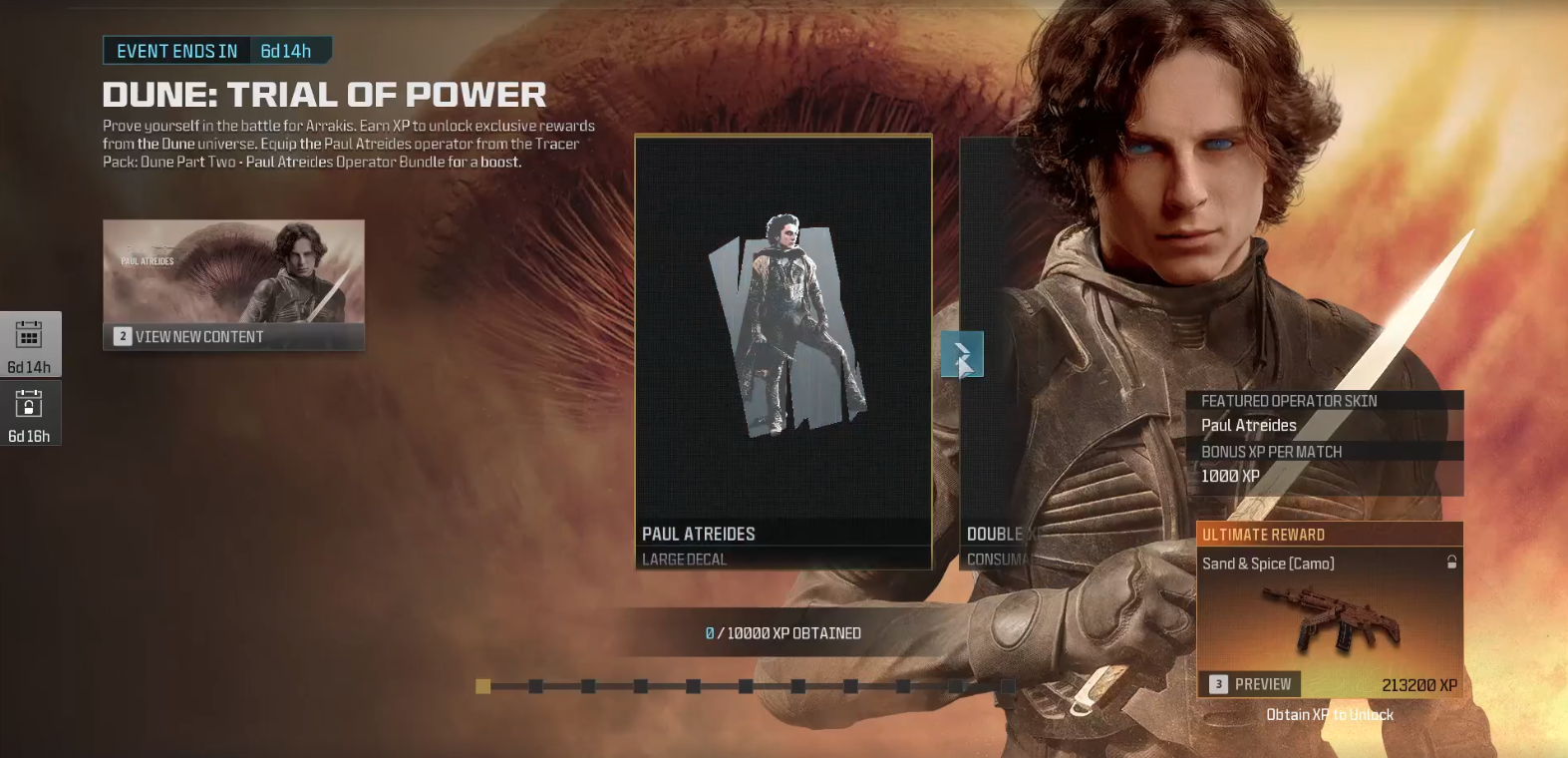Click the '3' key hint badge on Preview
The width and height of the screenshot is (1568, 758).
(x=1216, y=684)
